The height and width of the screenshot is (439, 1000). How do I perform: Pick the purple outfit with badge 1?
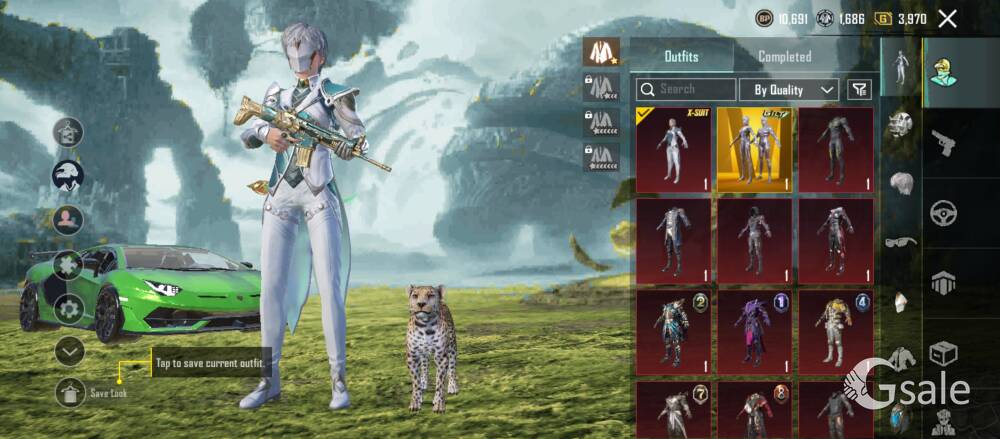click(753, 329)
